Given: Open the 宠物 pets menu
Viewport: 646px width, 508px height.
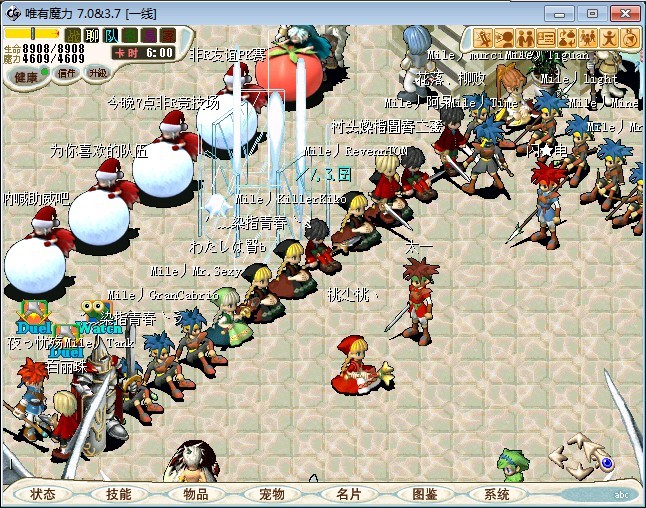Looking at the screenshot, I should click(271, 494).
